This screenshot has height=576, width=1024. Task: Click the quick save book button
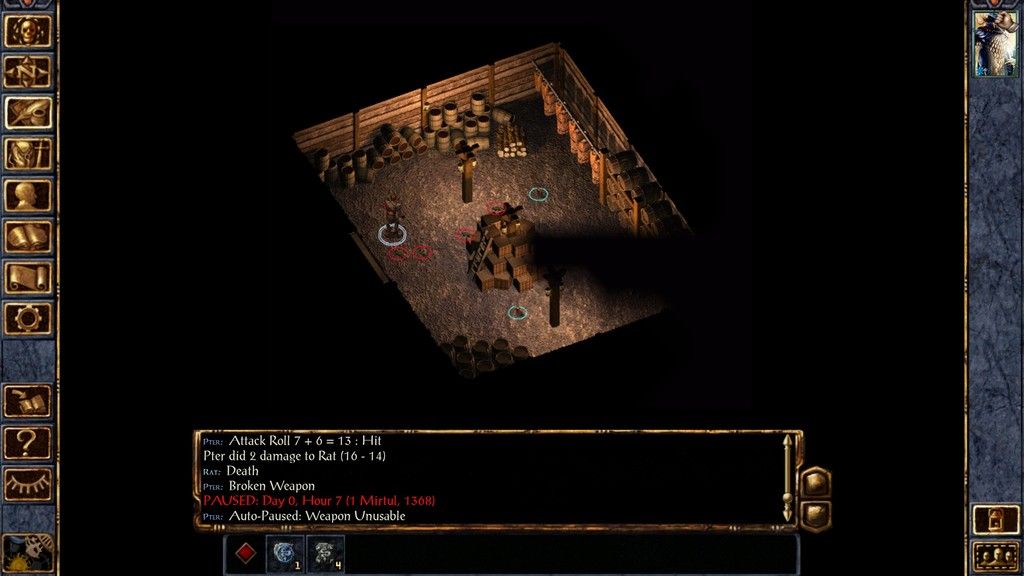click(x=28, y=401)
